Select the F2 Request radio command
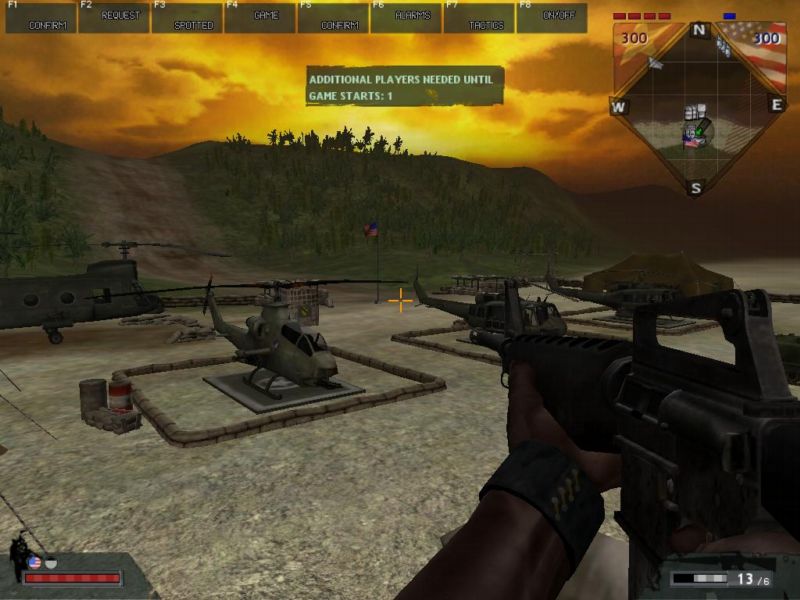Viewport: 800px width, 600px height. click(114, 18)
